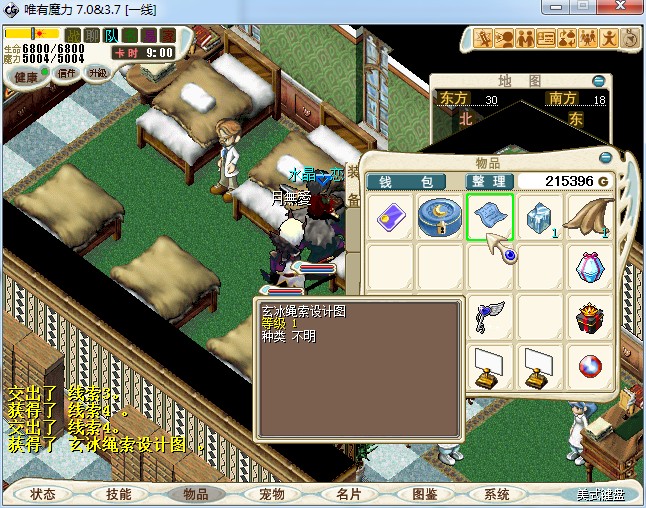This screenshot has width=646, height=508.
Task: Select the pink-ribbon crystal egg item
Action: (591, 267)
